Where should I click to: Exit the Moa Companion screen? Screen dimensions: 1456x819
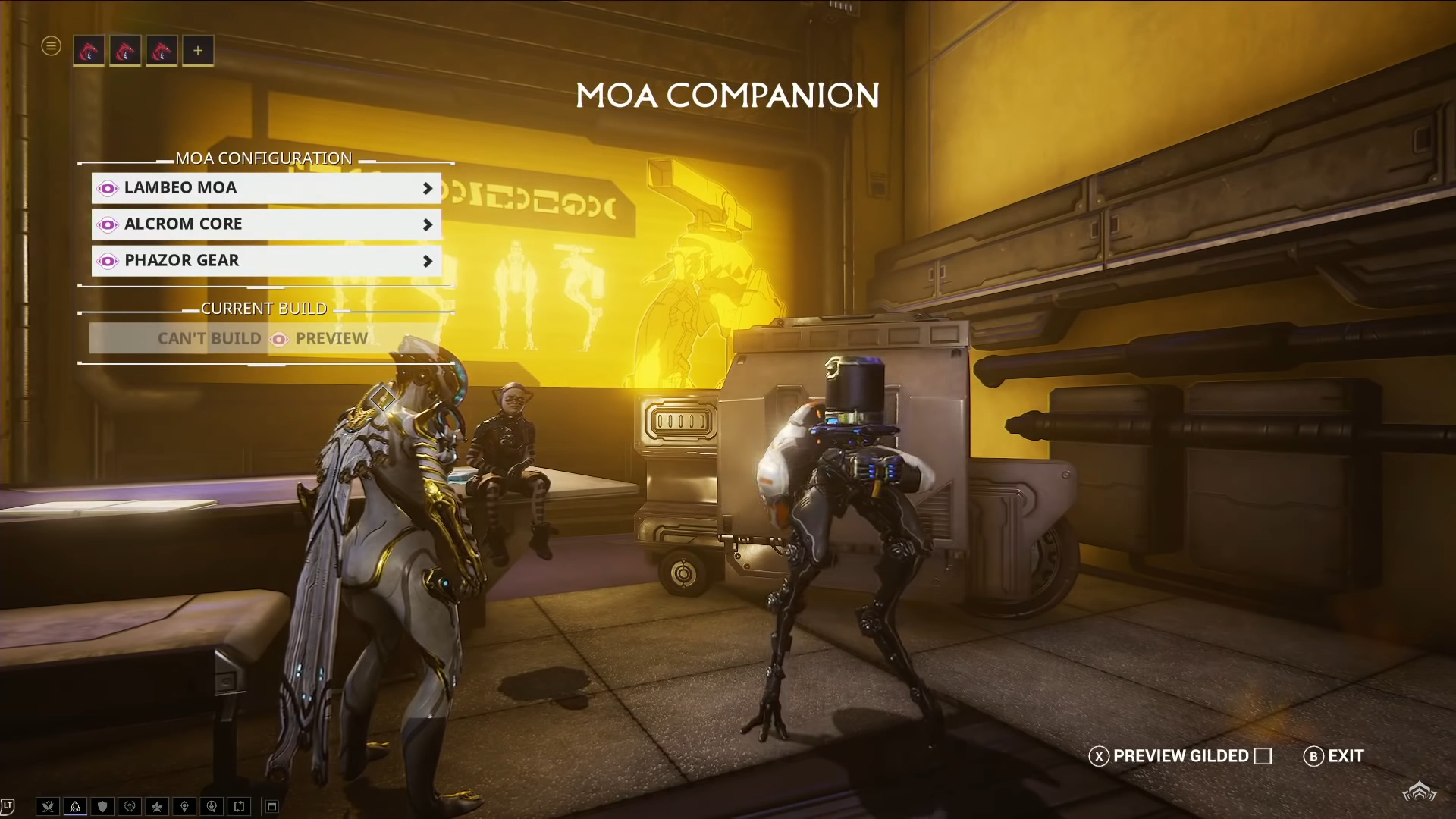[x=1334, y=756]
